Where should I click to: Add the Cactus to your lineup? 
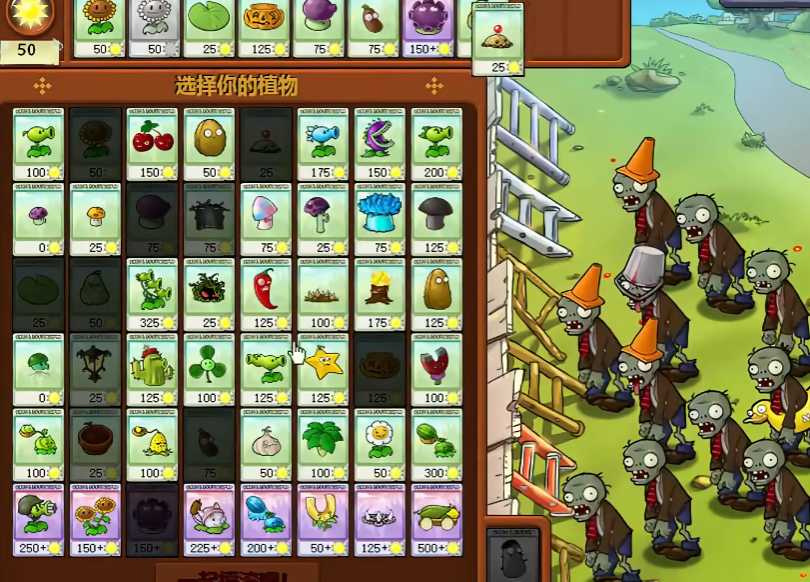click(152, 369)
